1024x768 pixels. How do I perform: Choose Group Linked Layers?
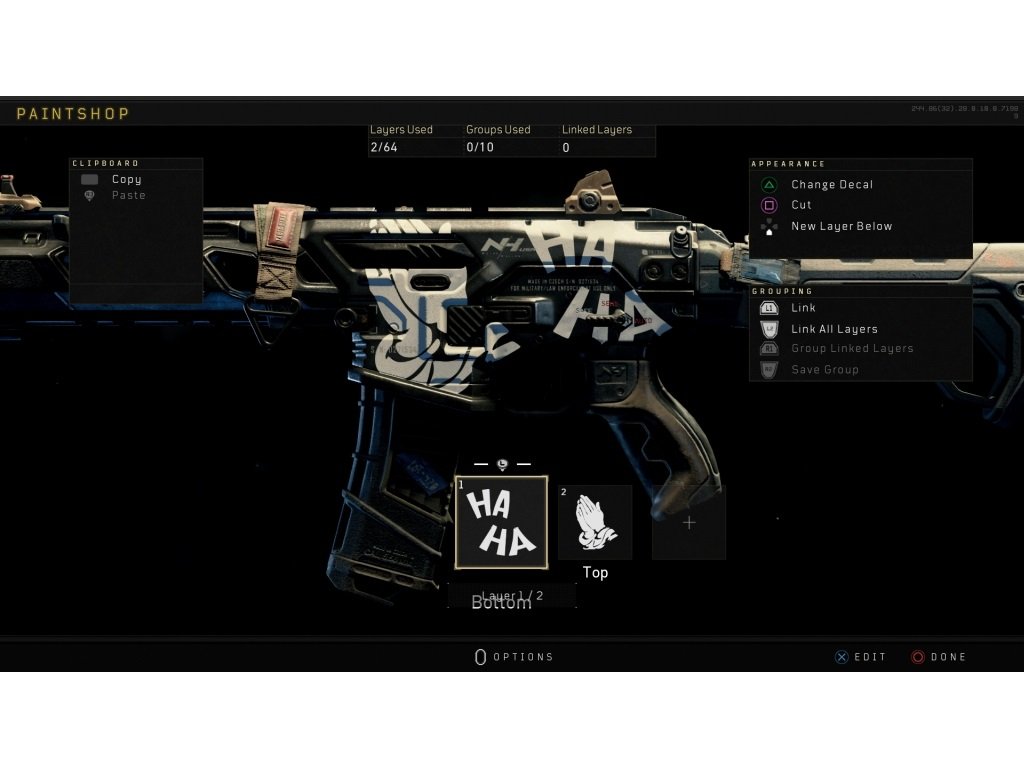pos(852,349)
